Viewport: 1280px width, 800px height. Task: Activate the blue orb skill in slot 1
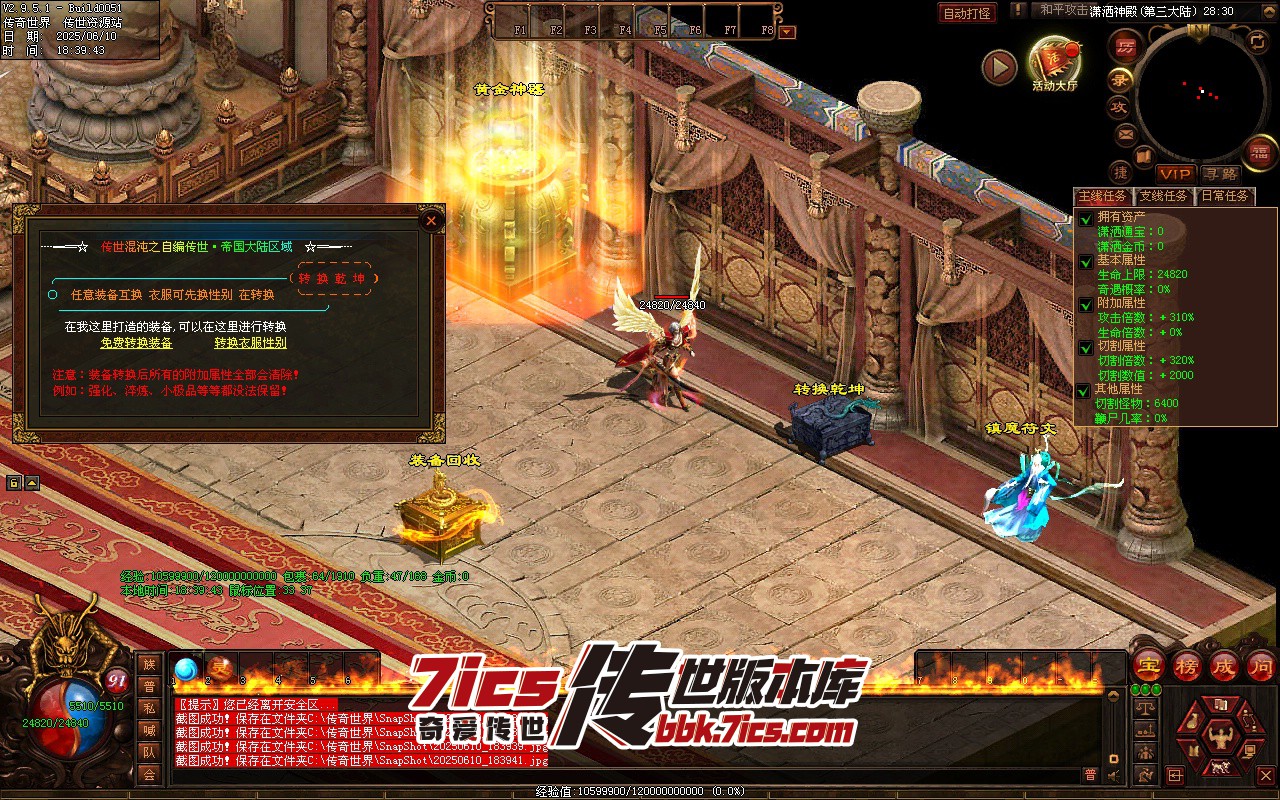pos(186,668)
